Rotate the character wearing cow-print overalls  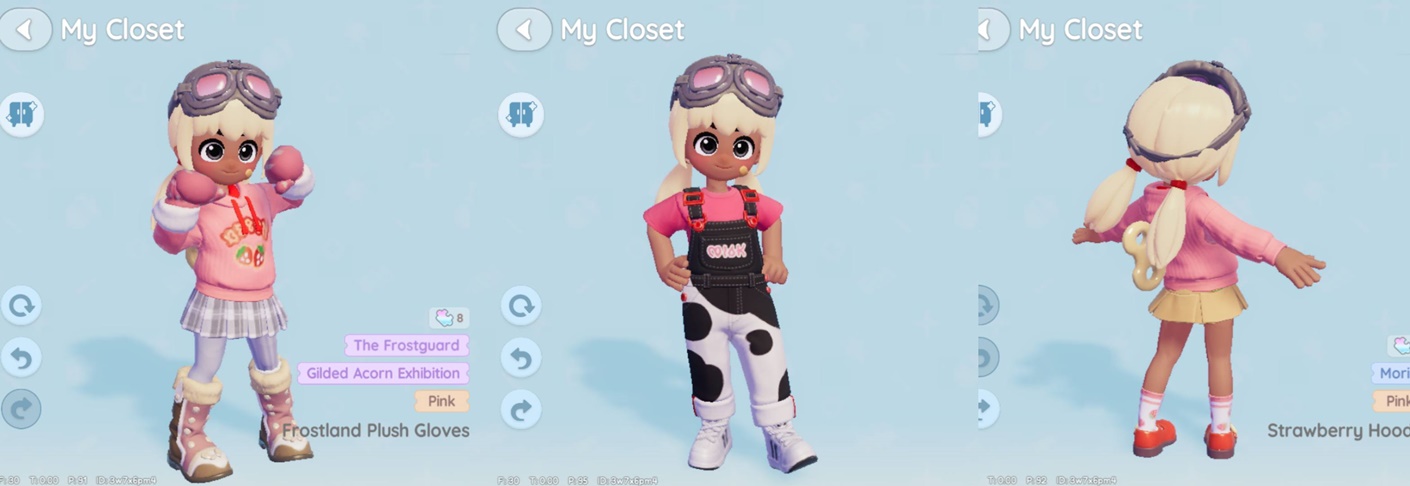(521, 306)
